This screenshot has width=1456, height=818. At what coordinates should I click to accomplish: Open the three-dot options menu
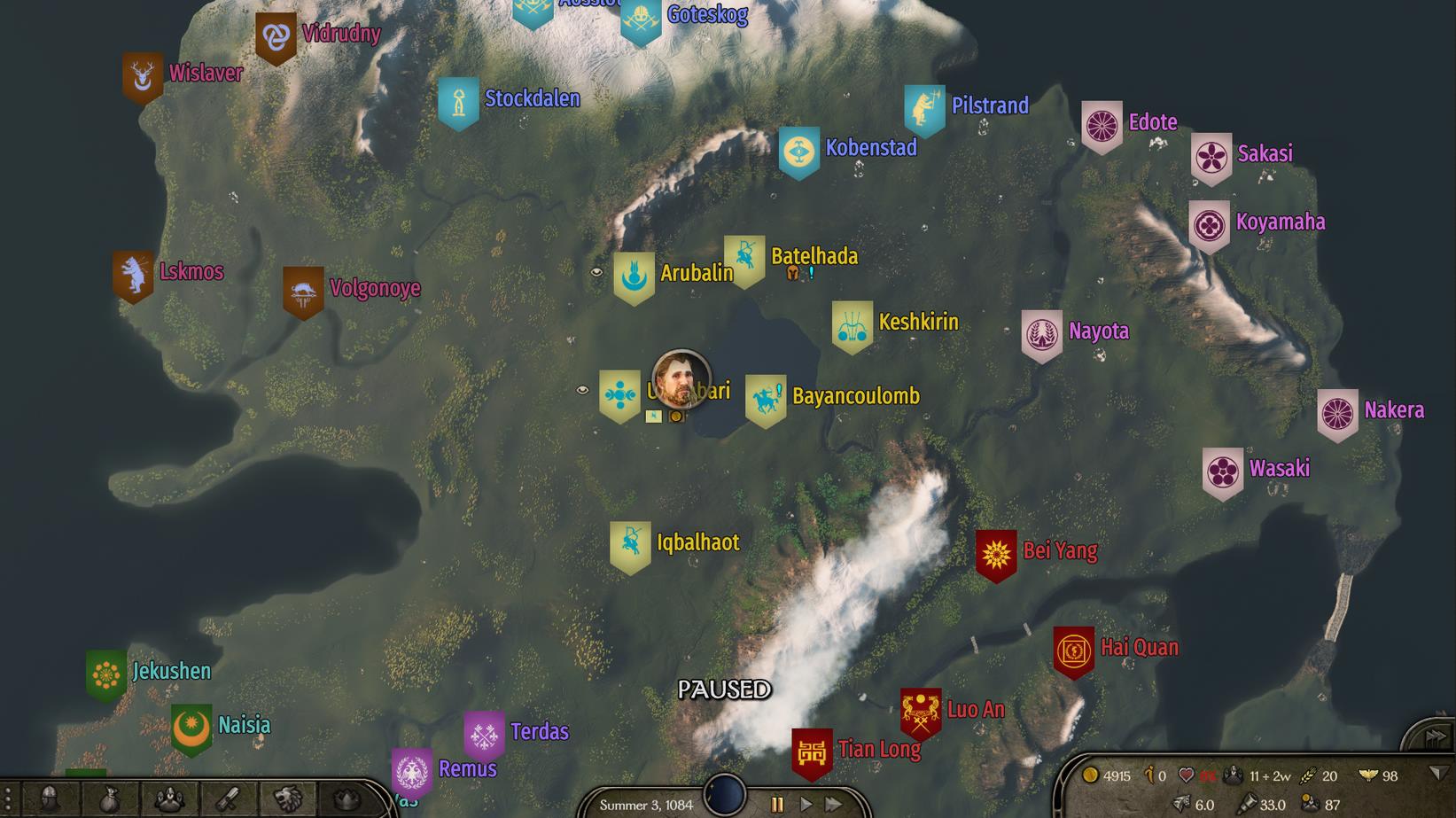(7, 799)
